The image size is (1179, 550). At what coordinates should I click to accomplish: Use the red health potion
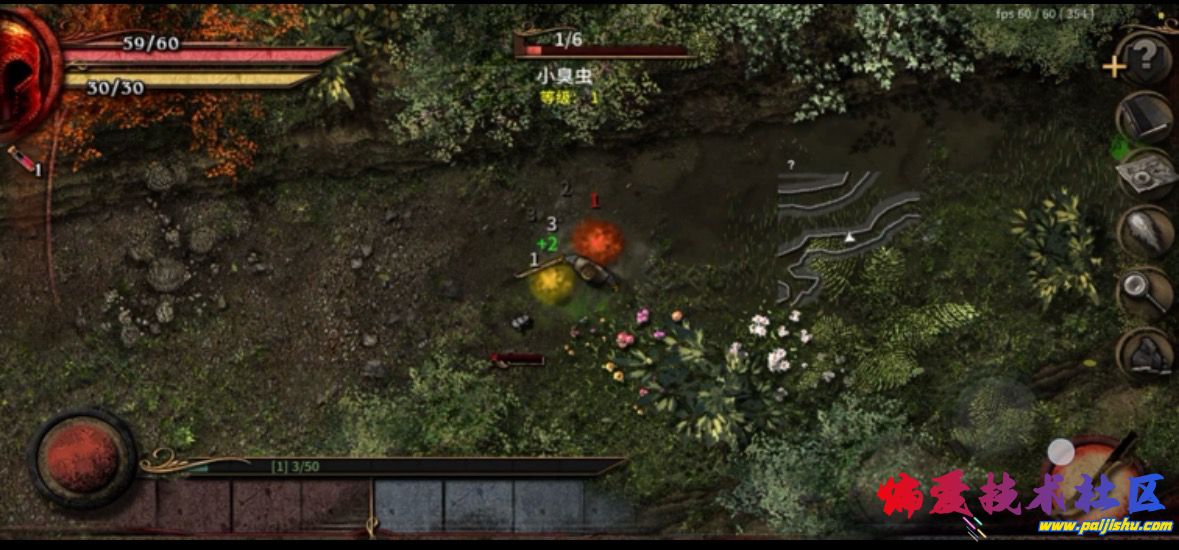click(20, 162)
